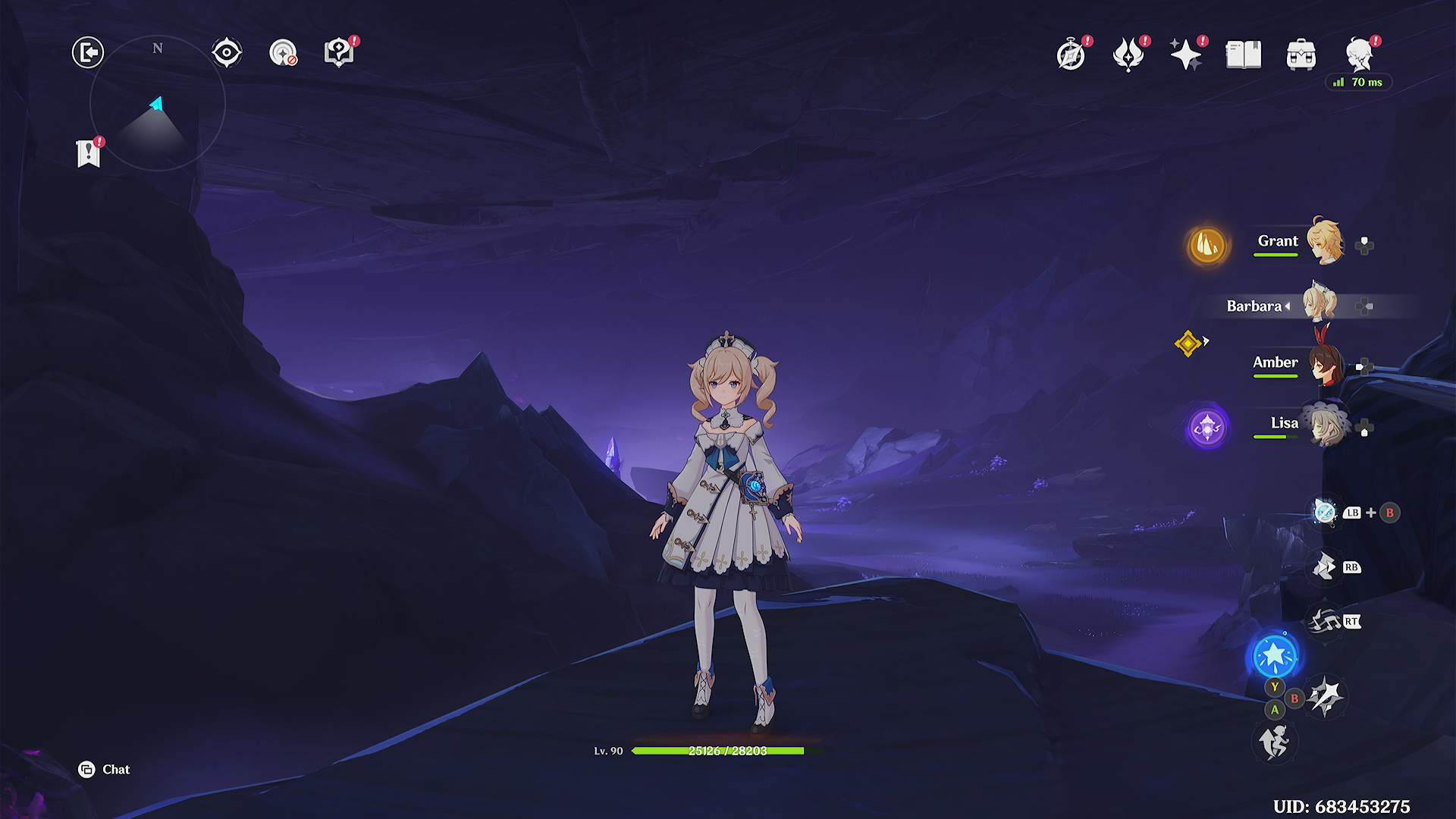Open the four-pointed star Wish icon
Viewport: 1456px width, 819px height.
point(1186,55)
